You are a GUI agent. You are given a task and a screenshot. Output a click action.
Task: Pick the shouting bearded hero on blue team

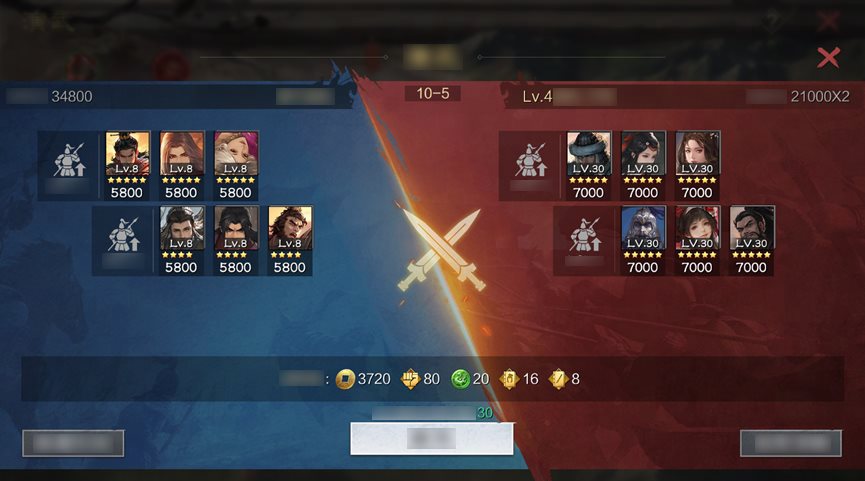(289, 228)
